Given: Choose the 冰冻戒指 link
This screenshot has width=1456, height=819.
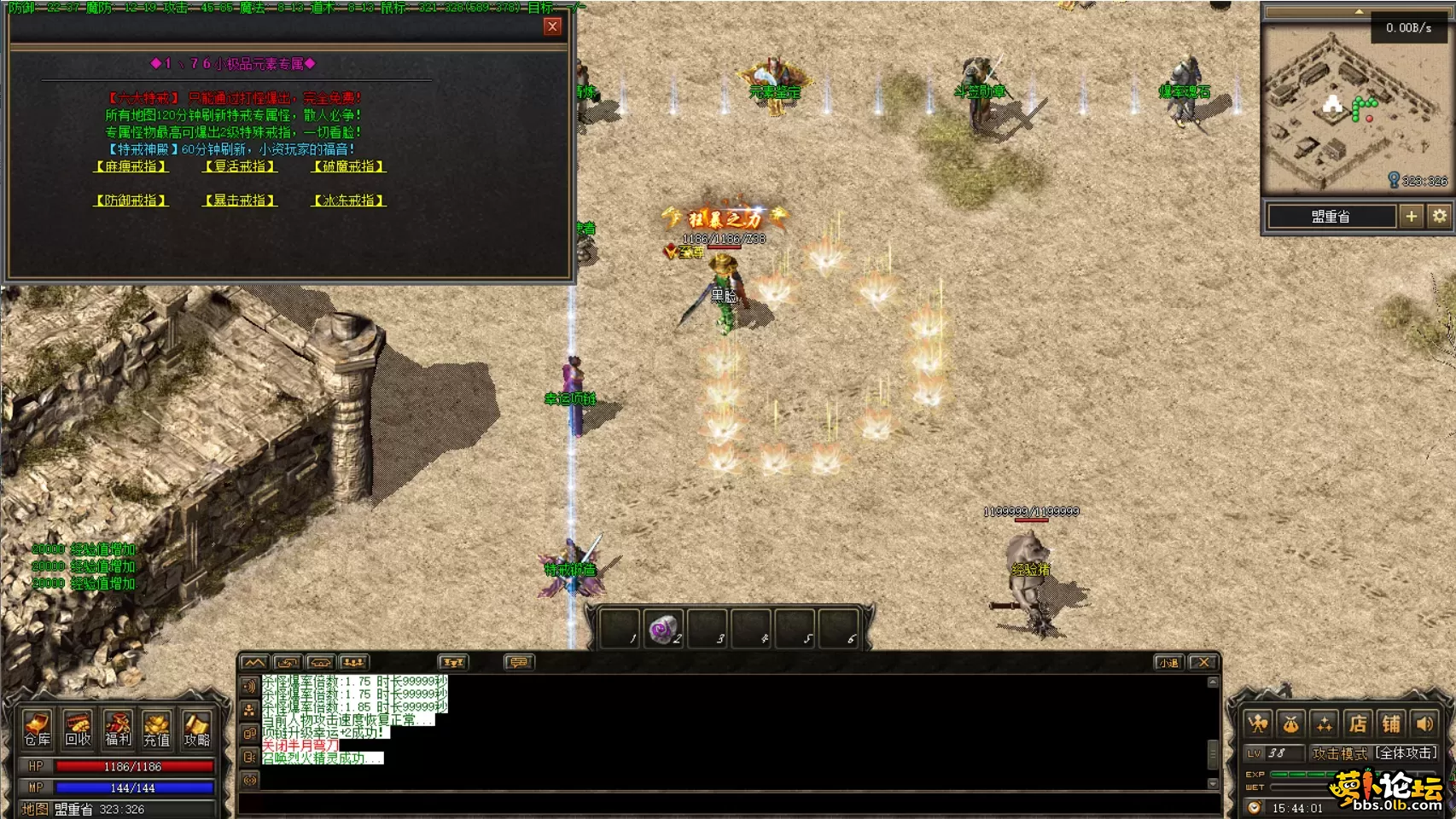Looking at the screenshot, I should pos(349,200).
